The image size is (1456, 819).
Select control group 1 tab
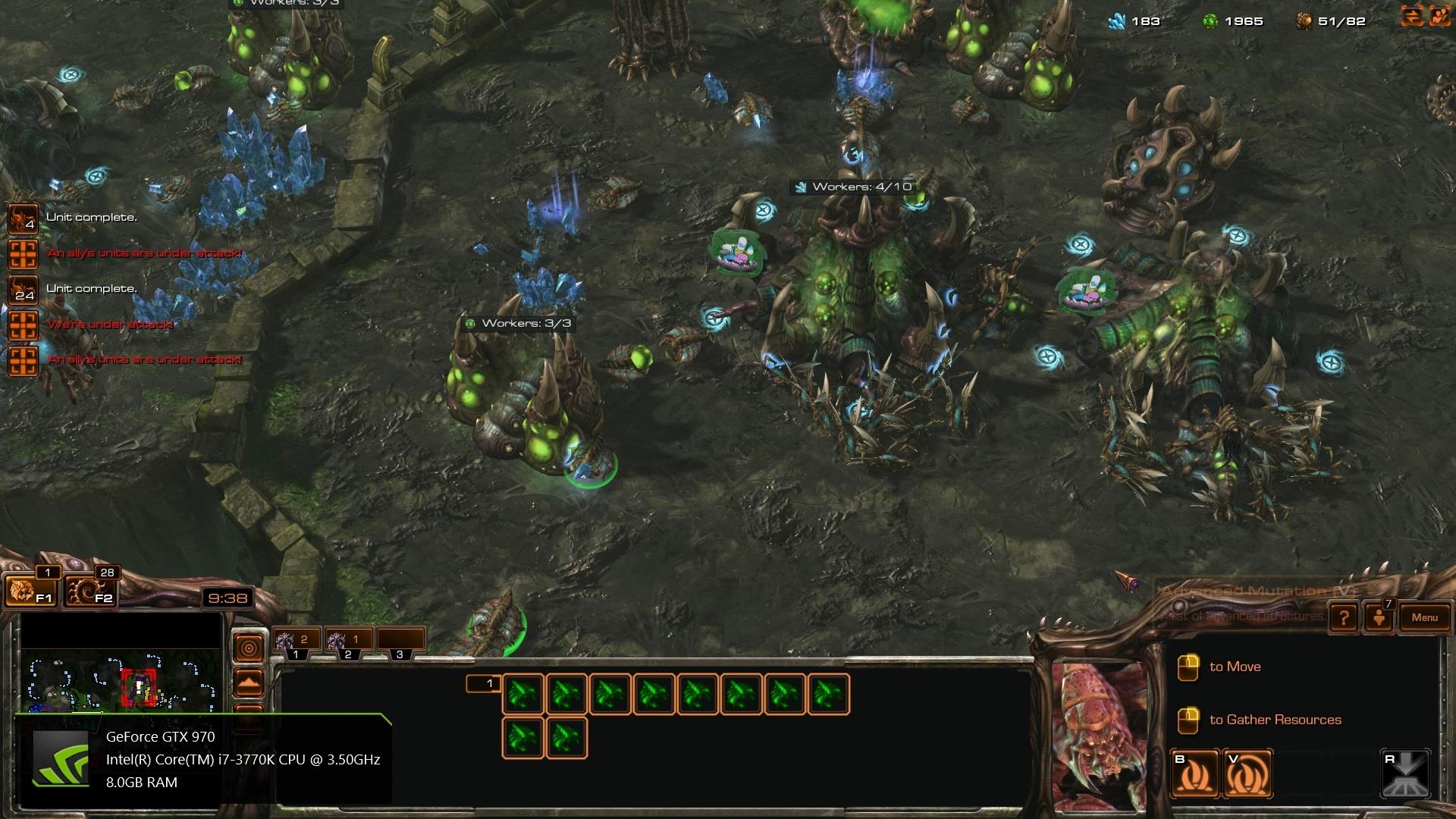[x=297, y=642]
